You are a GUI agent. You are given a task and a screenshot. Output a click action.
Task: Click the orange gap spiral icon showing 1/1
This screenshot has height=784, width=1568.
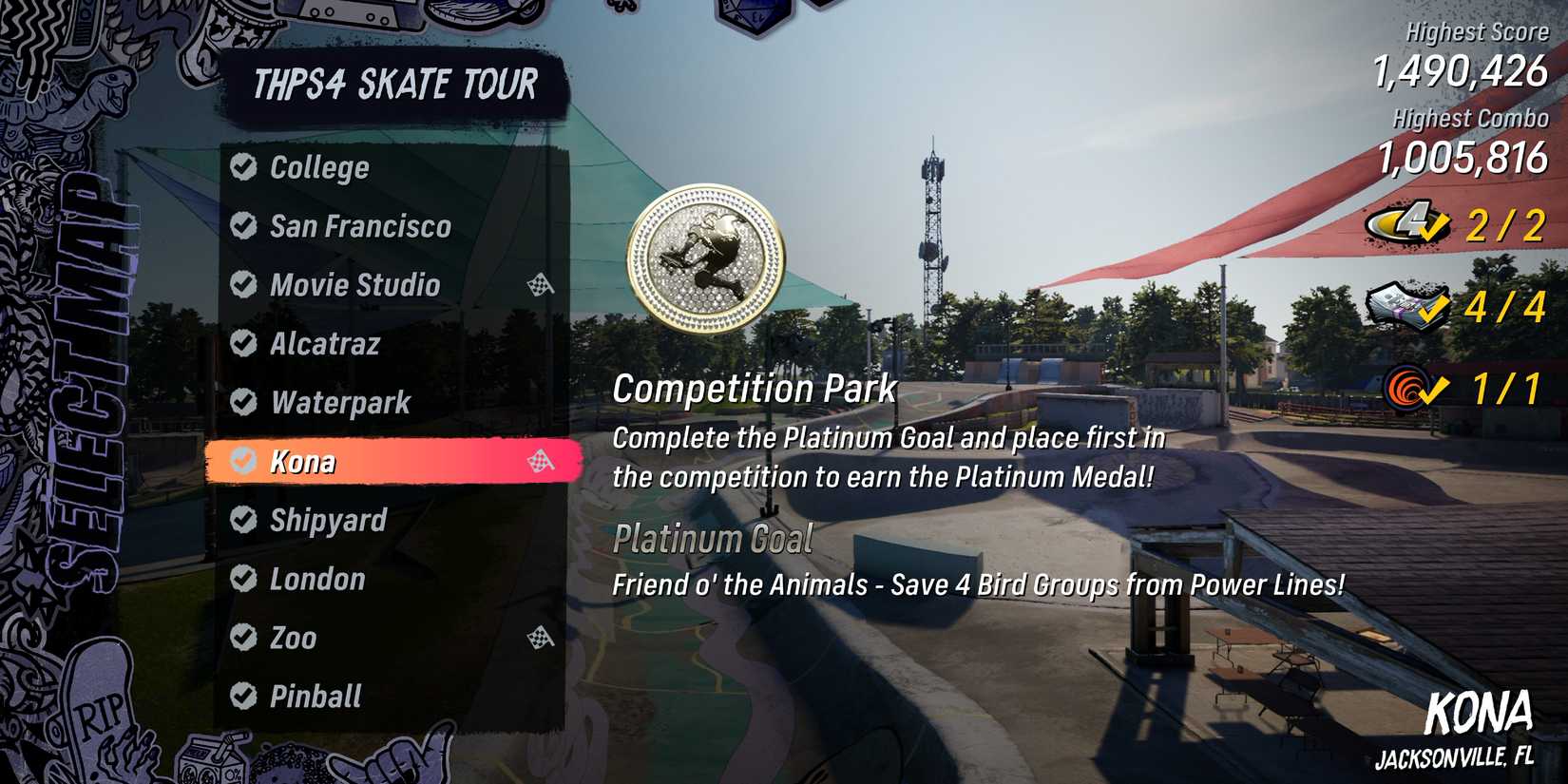click(x=1405, y=389)
